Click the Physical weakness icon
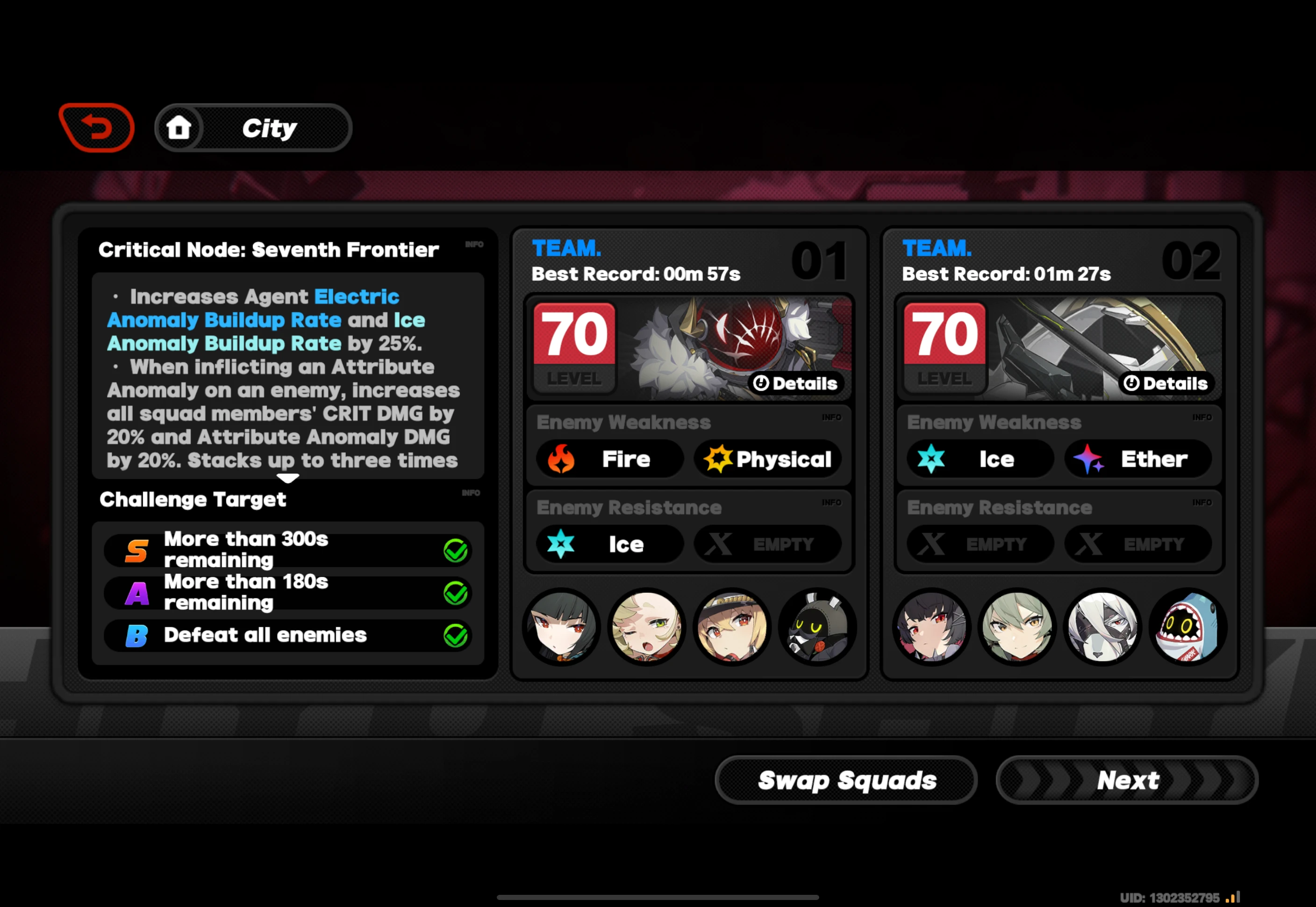Viewport: 1316px width, 907px height. point(768,459)
